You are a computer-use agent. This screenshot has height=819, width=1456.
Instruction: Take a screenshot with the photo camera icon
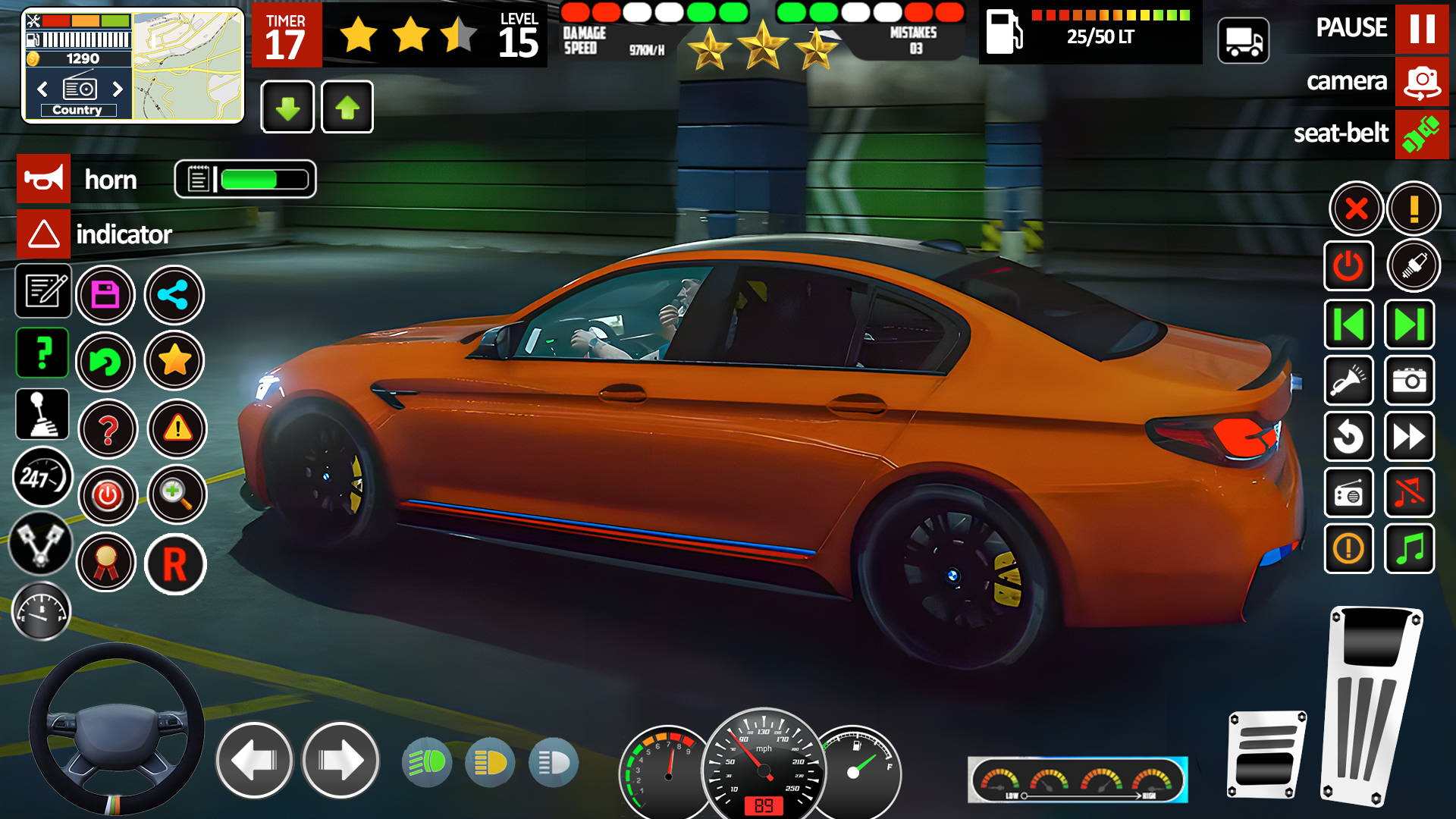click(1409, 381)
